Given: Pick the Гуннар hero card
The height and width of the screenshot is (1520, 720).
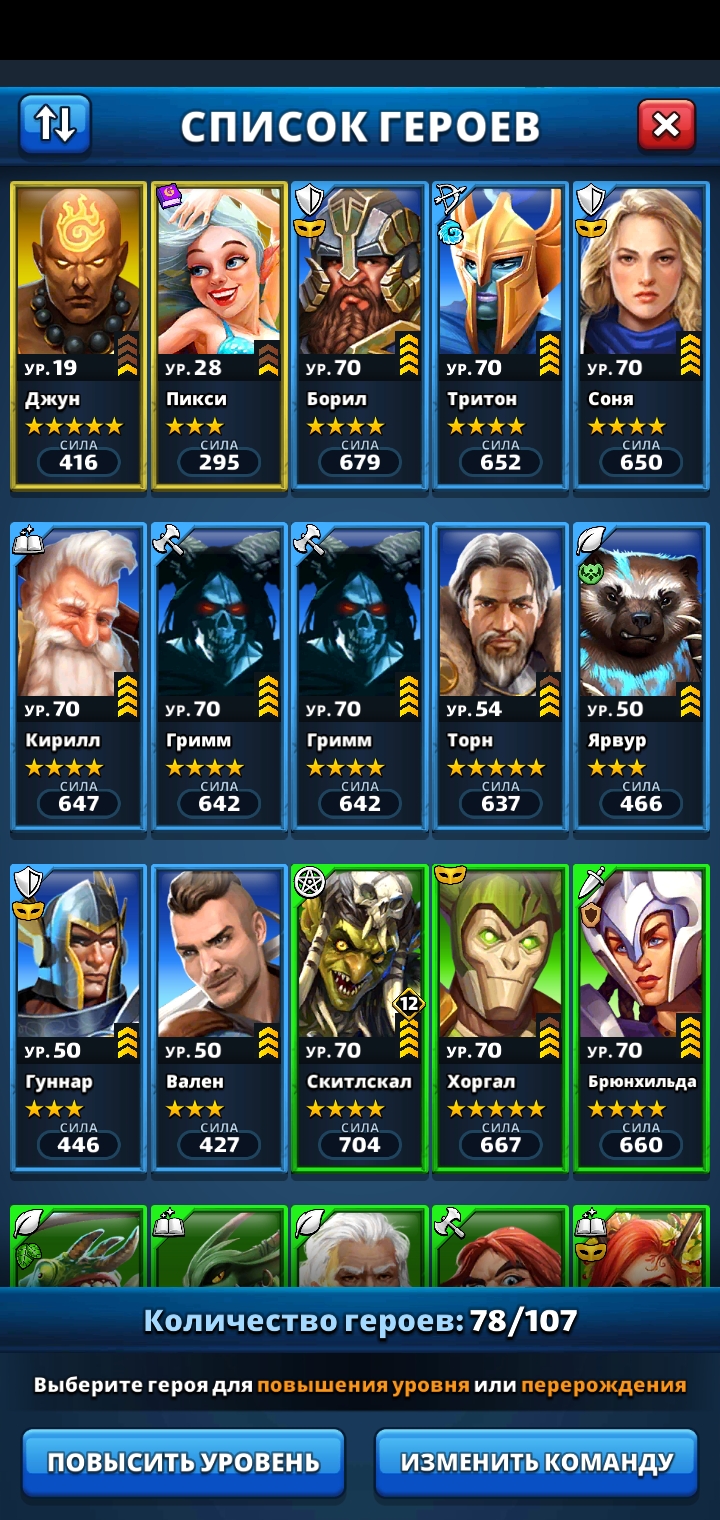Looking at the screenshot, I should pos(79,1018).
